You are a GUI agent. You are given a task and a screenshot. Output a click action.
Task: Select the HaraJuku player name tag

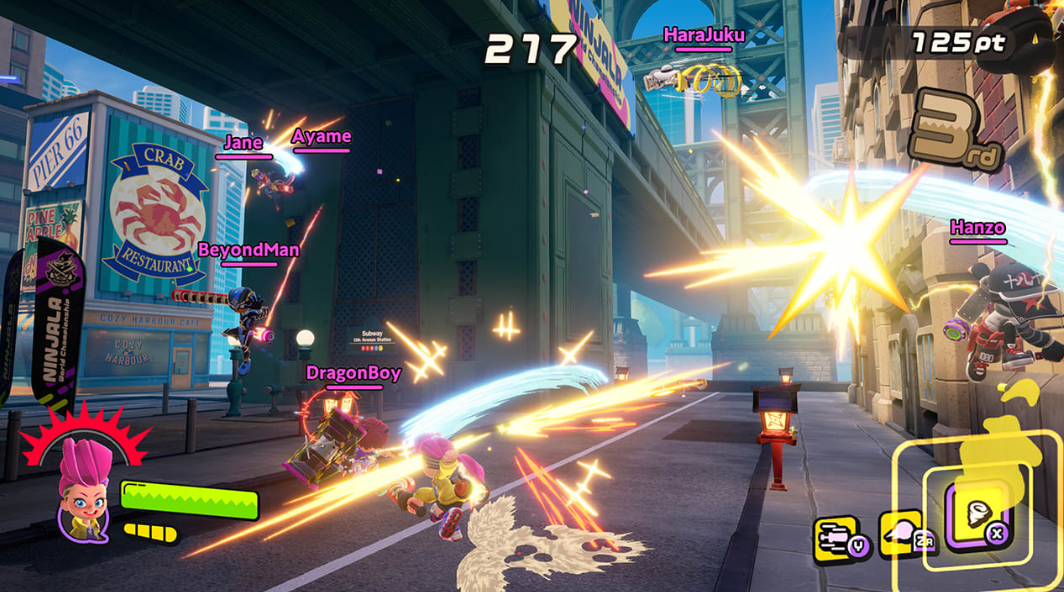[704, 35]
